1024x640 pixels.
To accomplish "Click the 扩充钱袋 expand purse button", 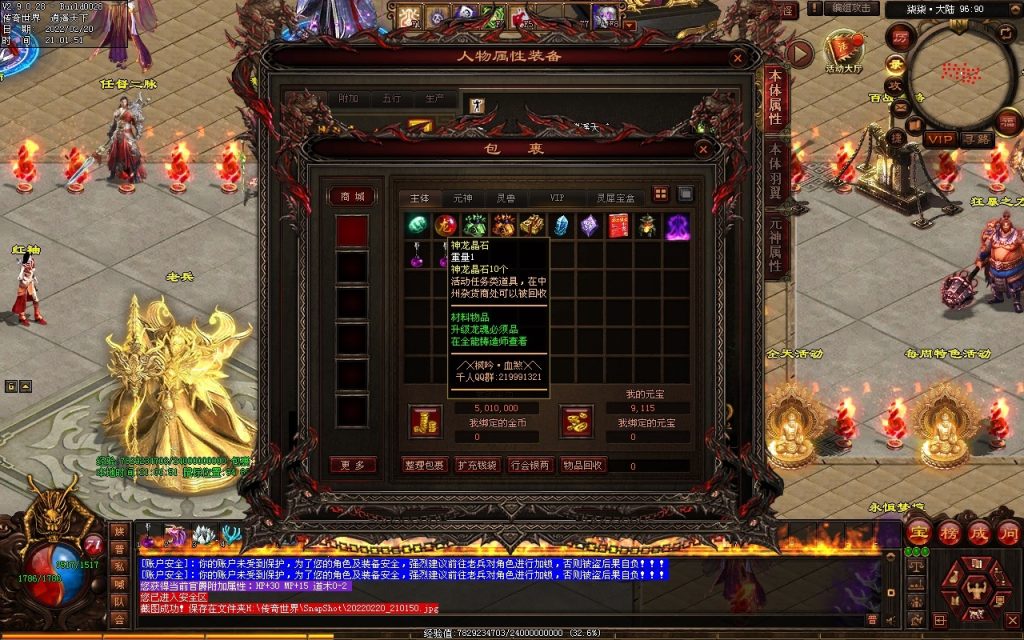I will point(476,465).
